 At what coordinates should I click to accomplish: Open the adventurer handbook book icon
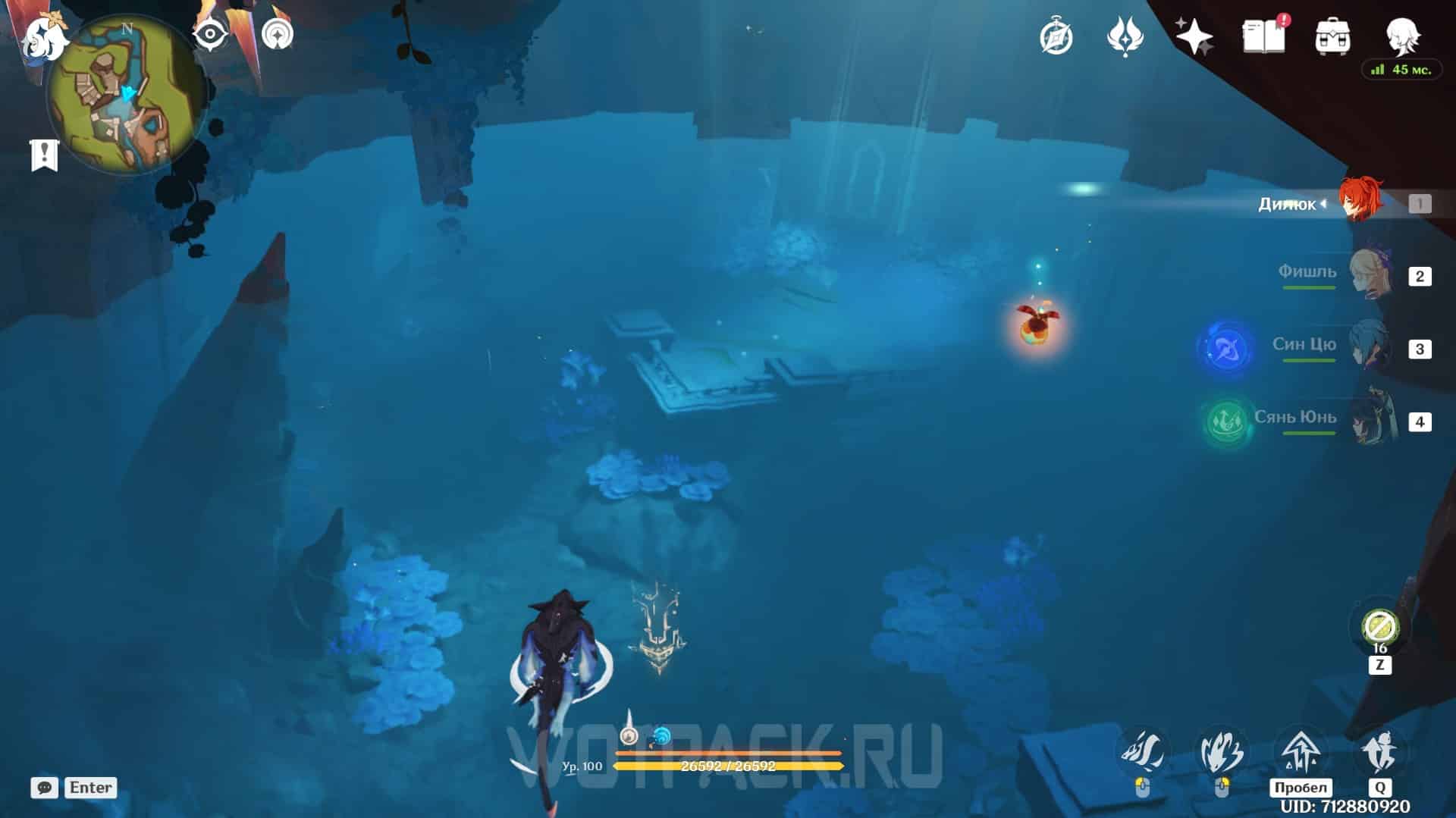pos(1263,36)
